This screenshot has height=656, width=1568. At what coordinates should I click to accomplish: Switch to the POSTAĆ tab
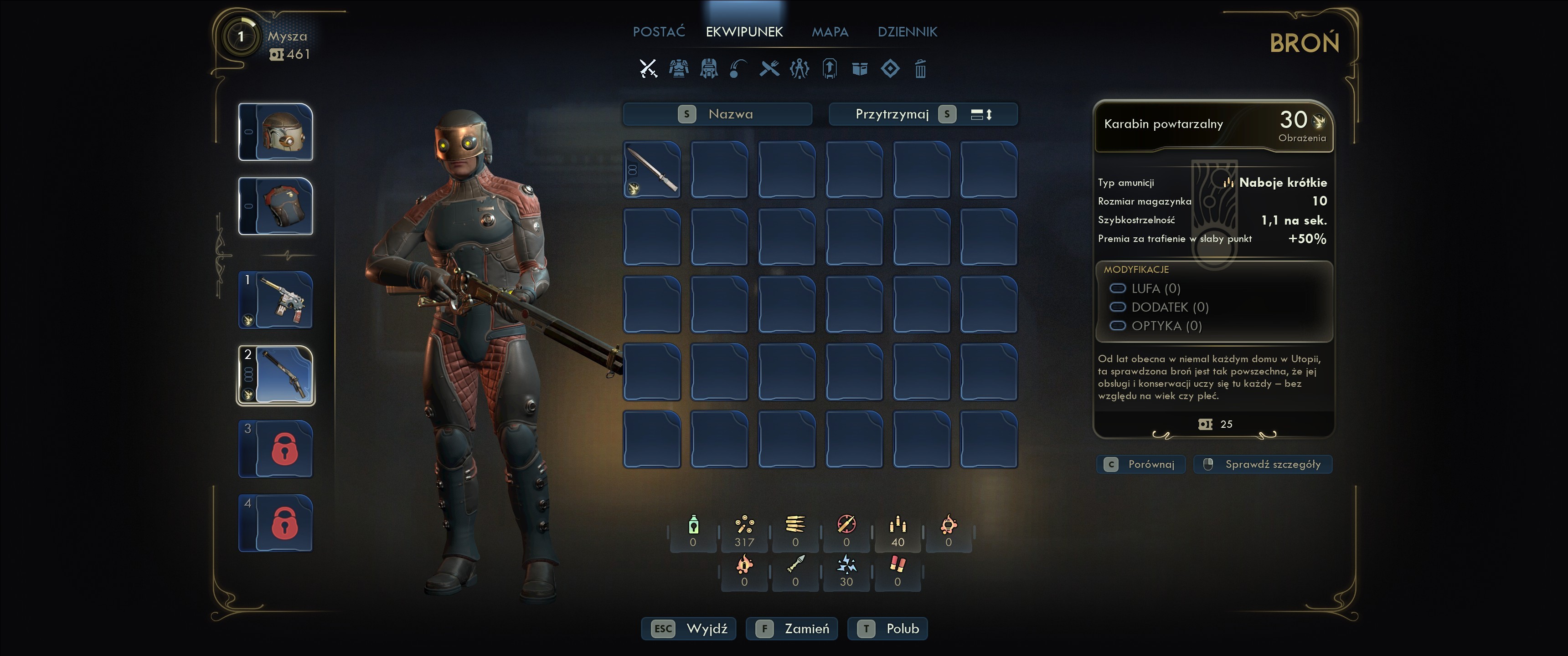click(659, 31)
